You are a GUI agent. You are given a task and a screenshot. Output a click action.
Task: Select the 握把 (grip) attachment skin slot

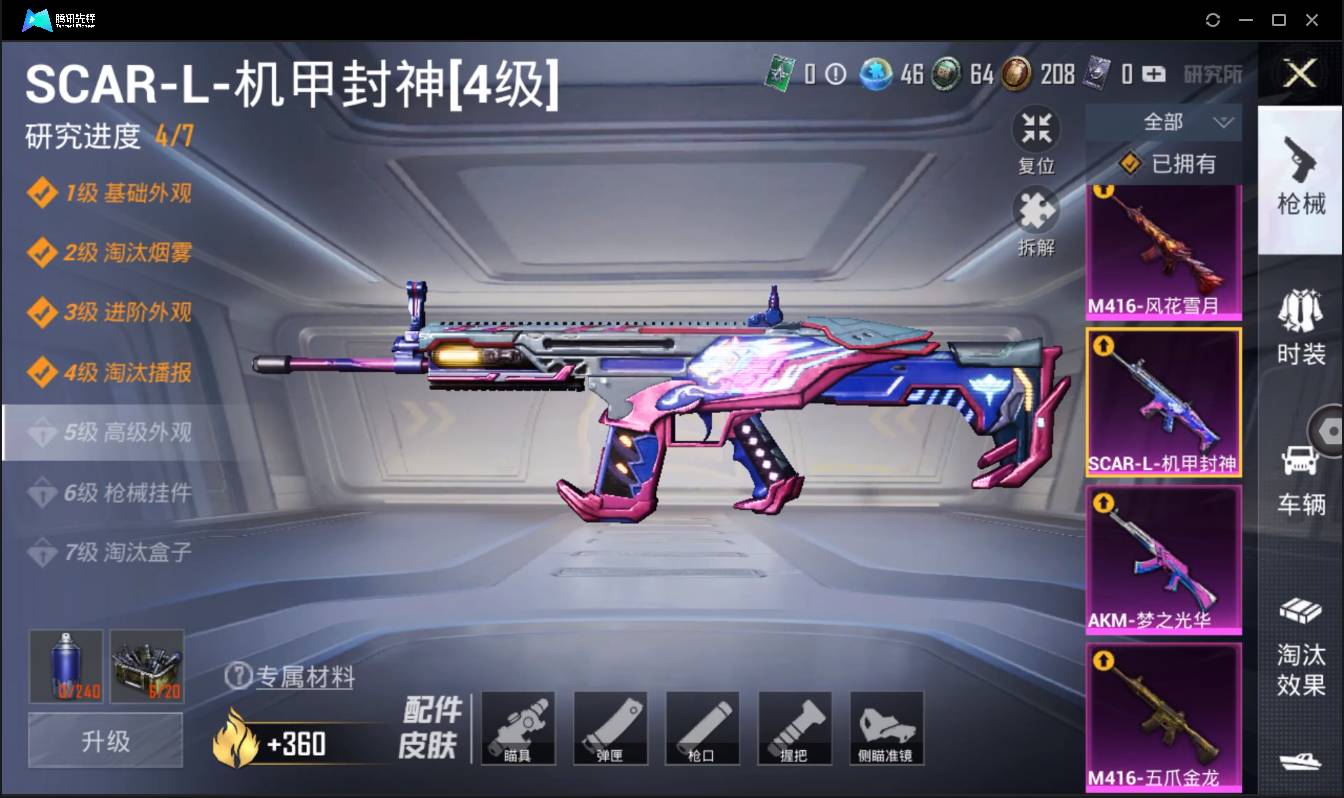(794, 728)
